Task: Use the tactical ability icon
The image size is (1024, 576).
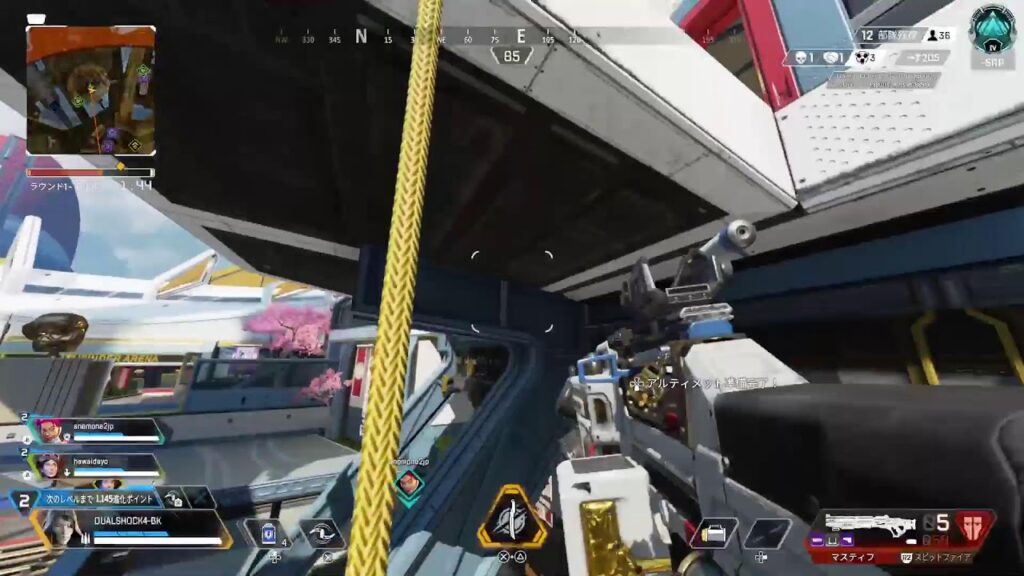Action: pyautogui.click(x=322, y=534)
